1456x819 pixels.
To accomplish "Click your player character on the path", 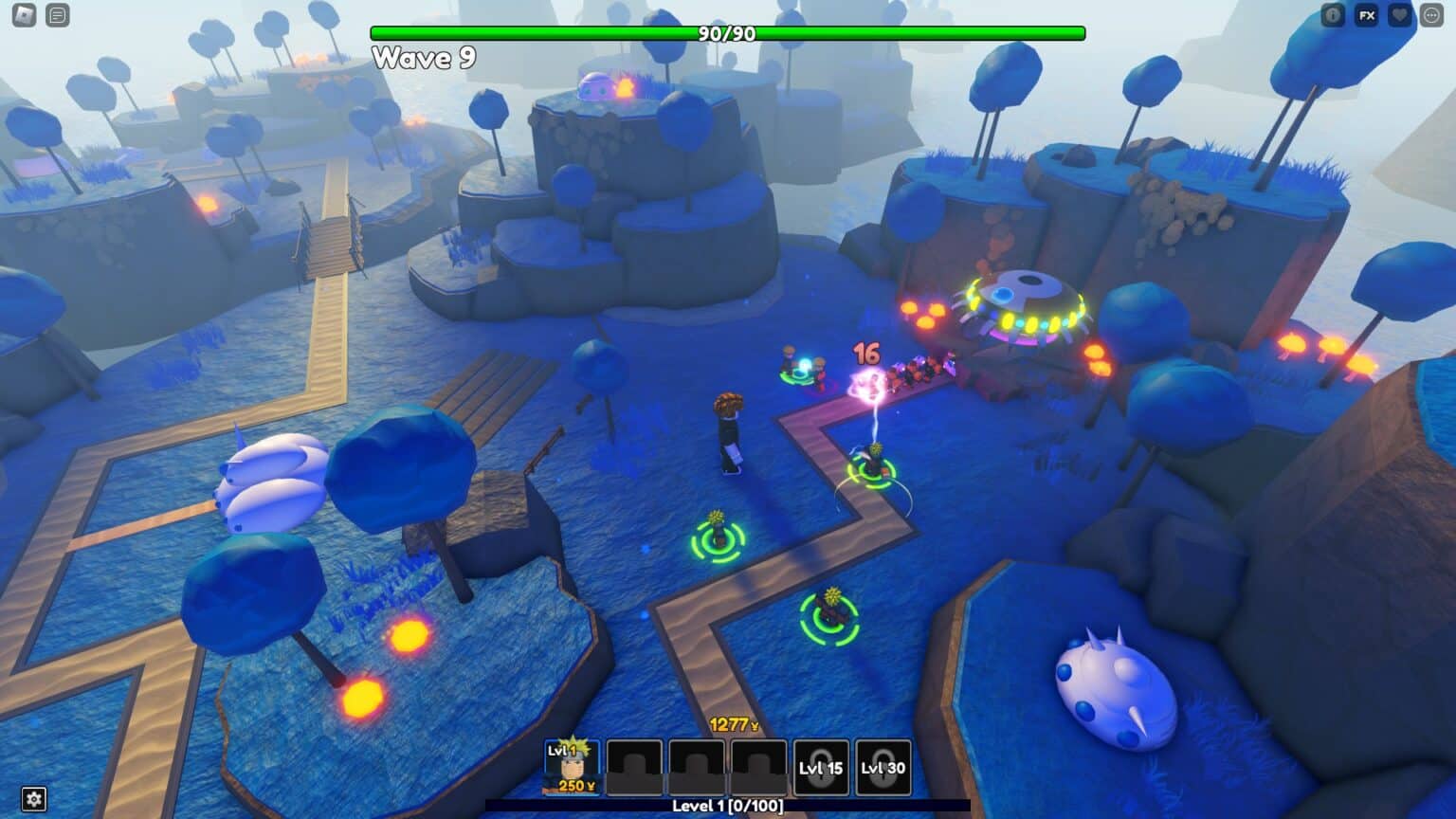I will [730, 431].
